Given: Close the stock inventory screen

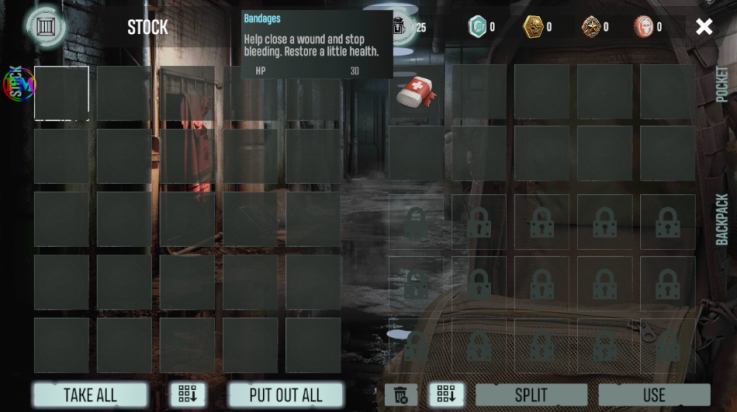Looking at the screenshot, I should click(x=704, y=27).
